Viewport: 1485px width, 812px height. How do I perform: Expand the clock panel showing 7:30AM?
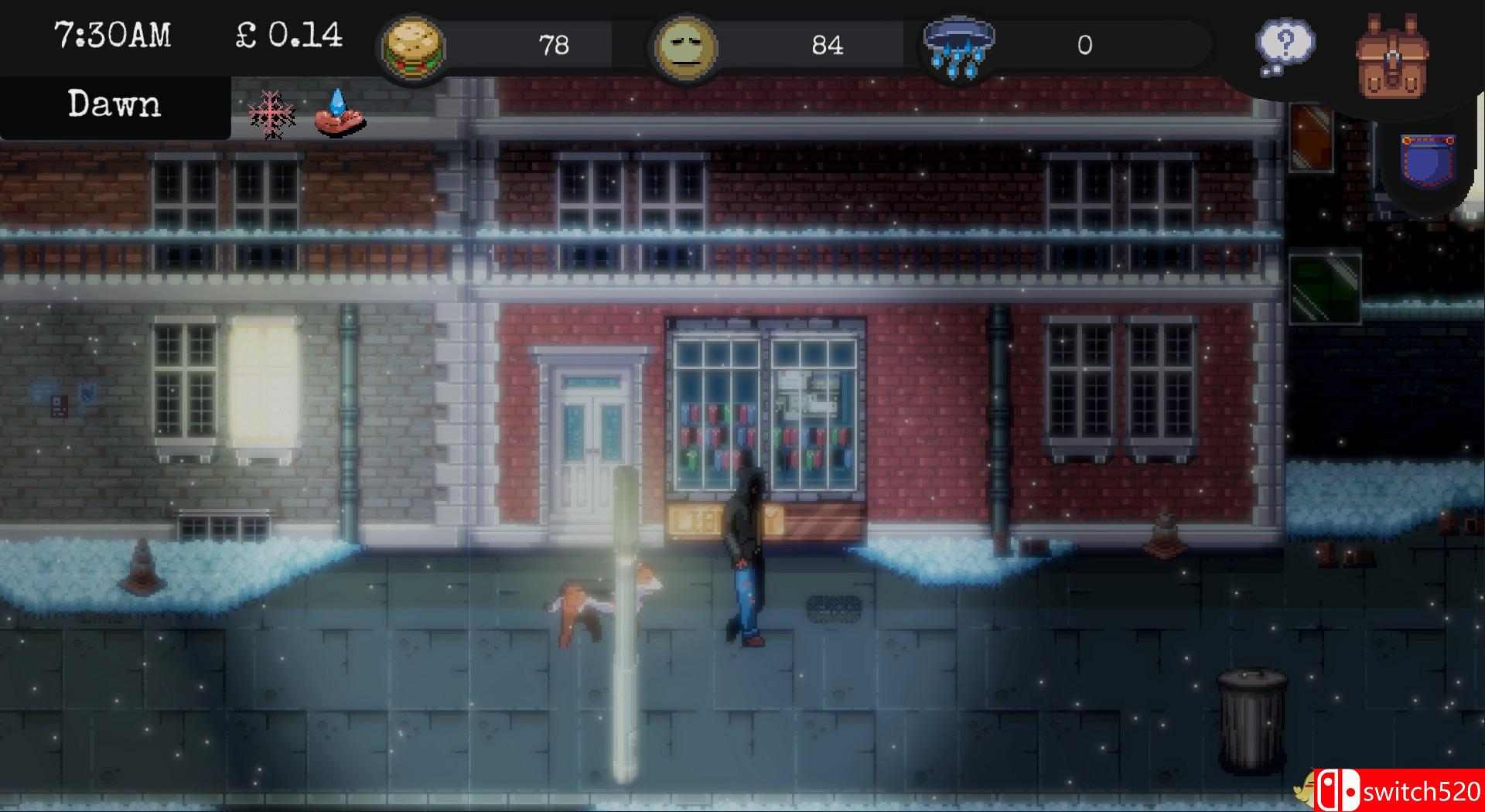point(114,34)
